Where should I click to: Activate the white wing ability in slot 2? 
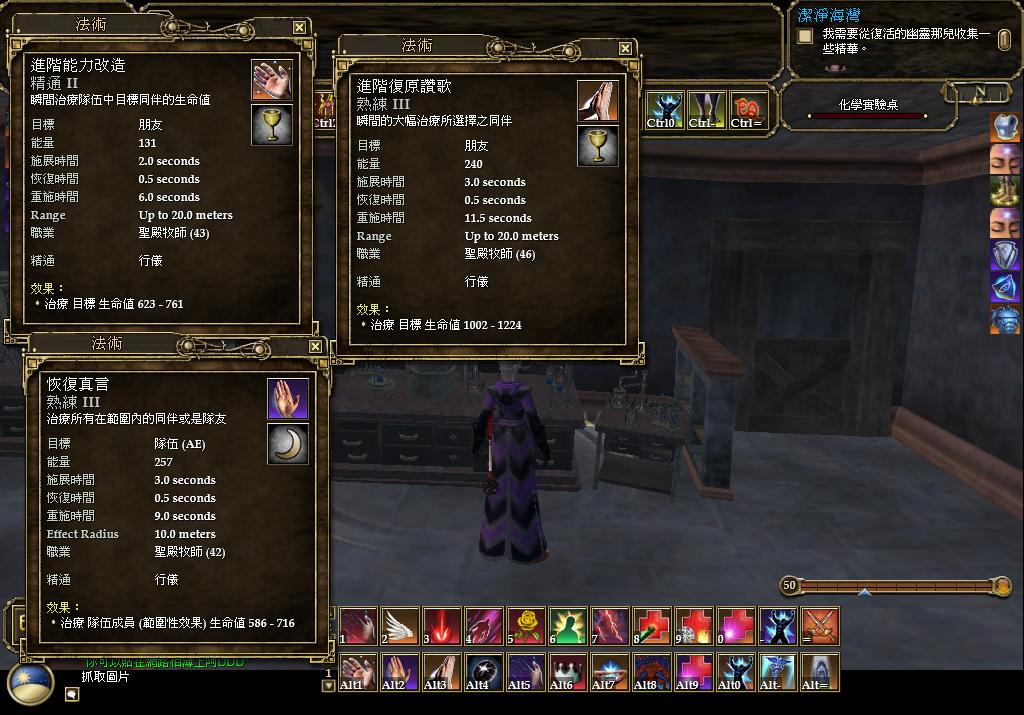point(399,626)
